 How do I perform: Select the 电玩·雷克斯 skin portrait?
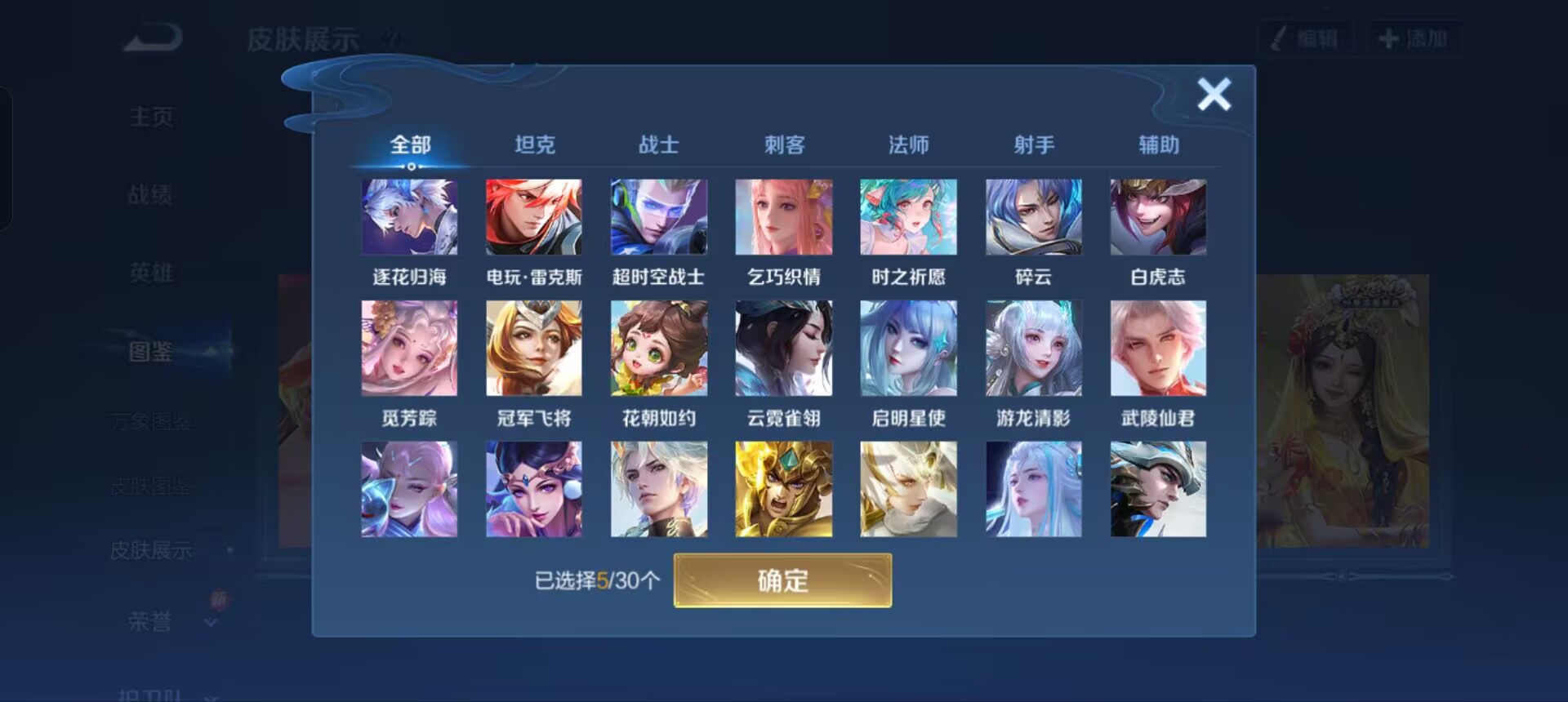pos(535,216)
